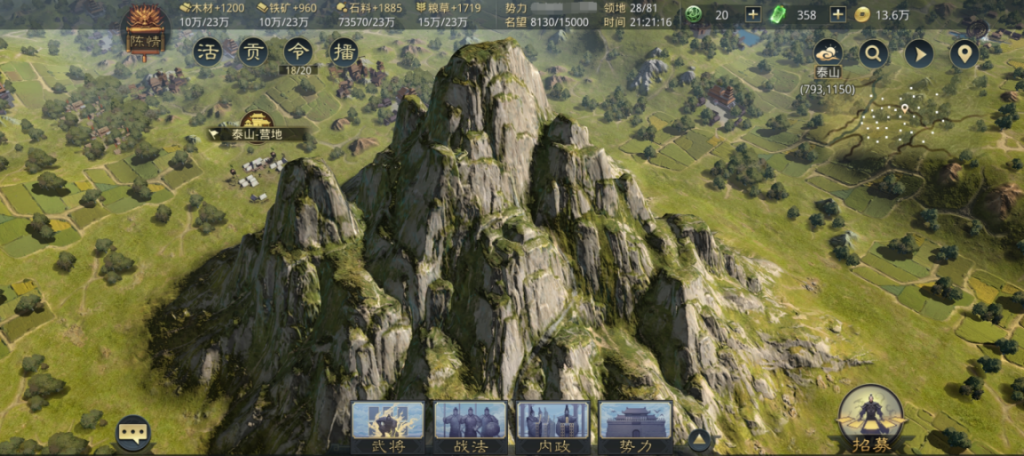Open the 贡 tribute icon
Image resolution: width=1024 pixels, height=456 pixels.
[252, 52]
